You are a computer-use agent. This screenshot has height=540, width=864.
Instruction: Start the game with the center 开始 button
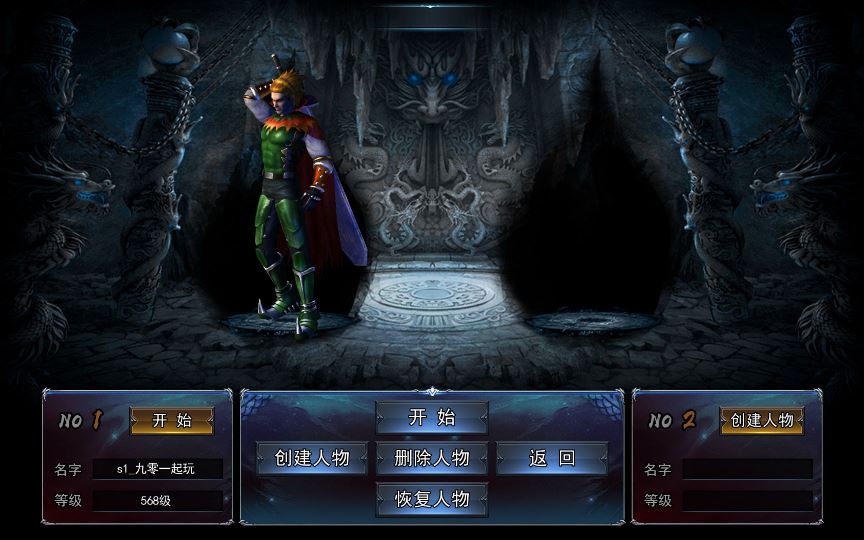pos(432,418)
